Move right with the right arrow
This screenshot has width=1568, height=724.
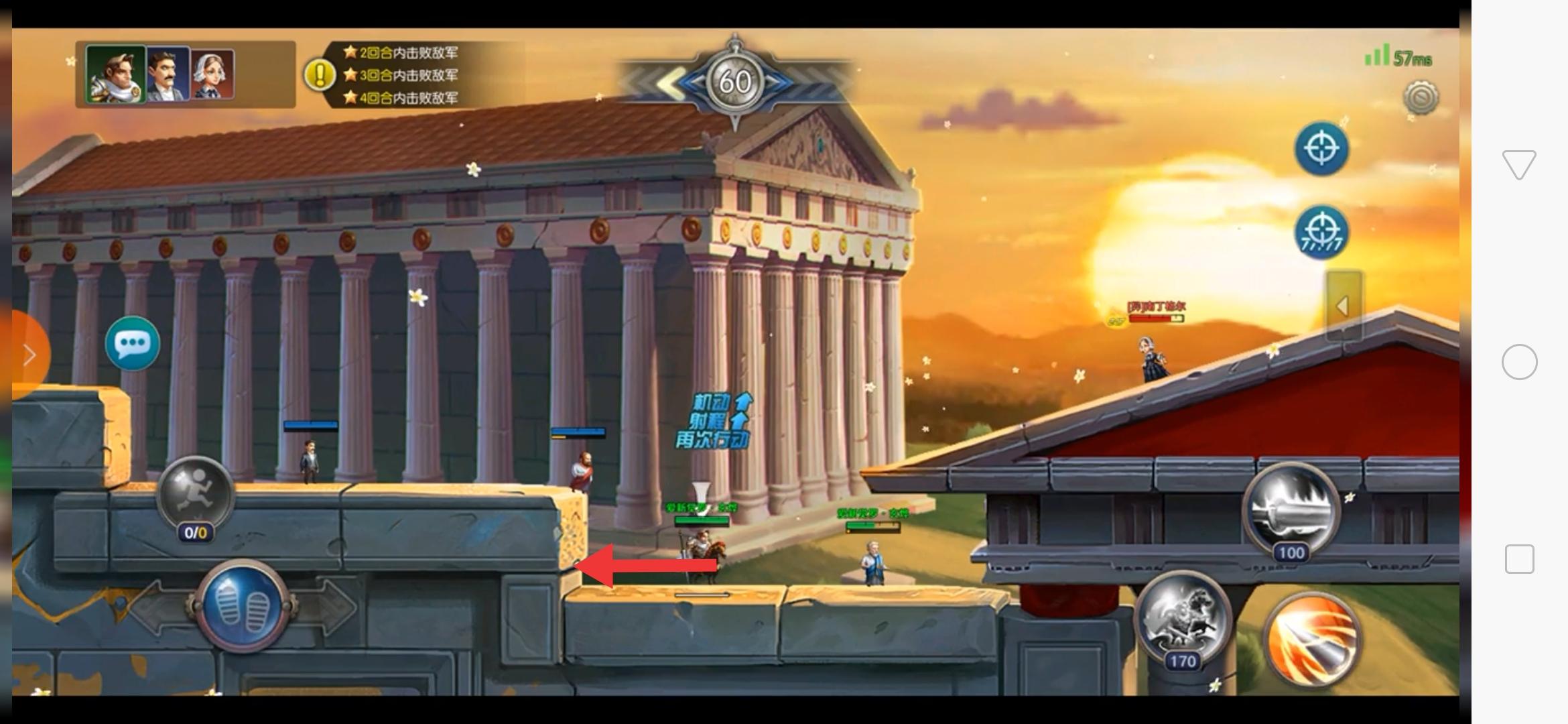[x=333, y=607]
